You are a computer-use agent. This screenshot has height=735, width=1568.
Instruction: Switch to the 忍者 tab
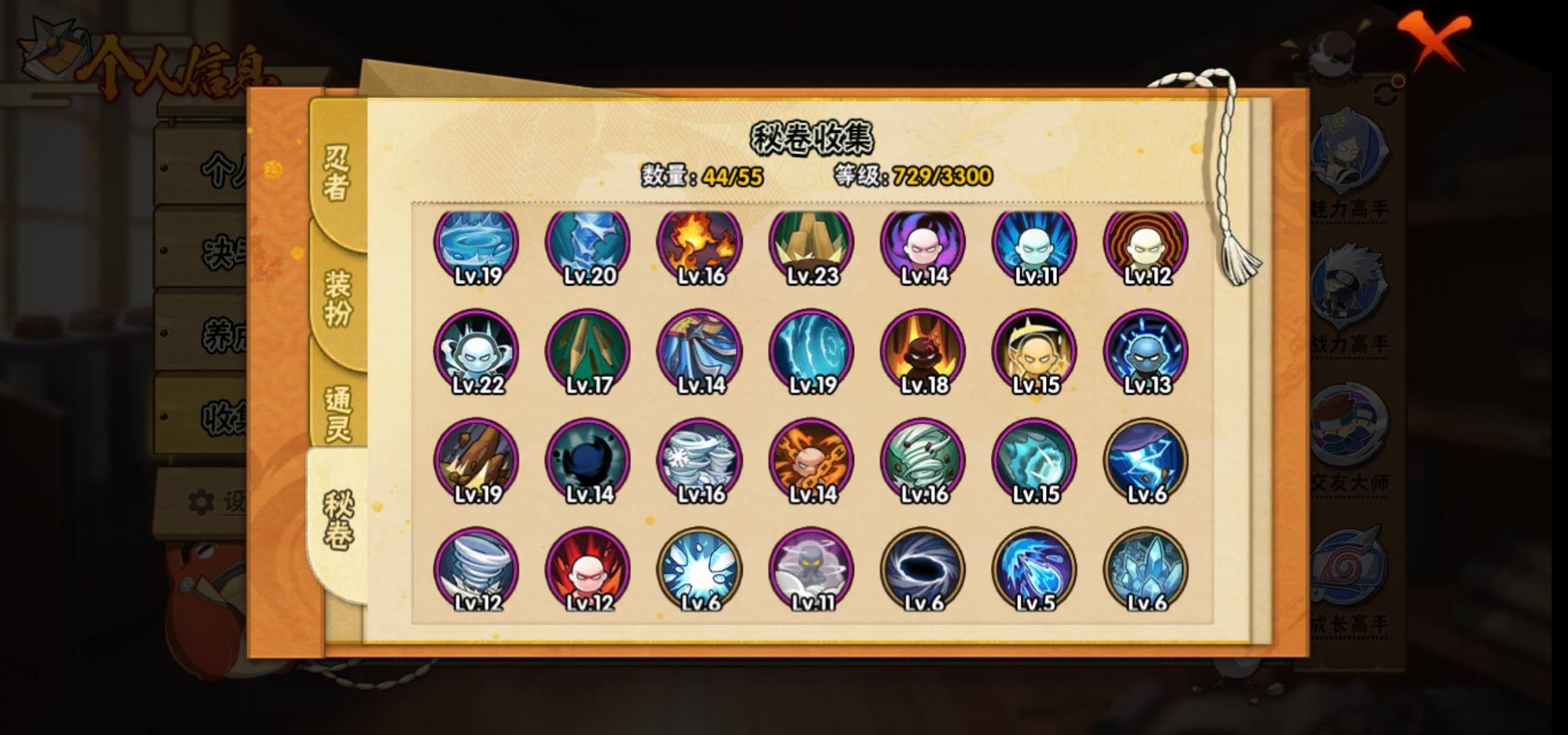[x=336, y=174]
